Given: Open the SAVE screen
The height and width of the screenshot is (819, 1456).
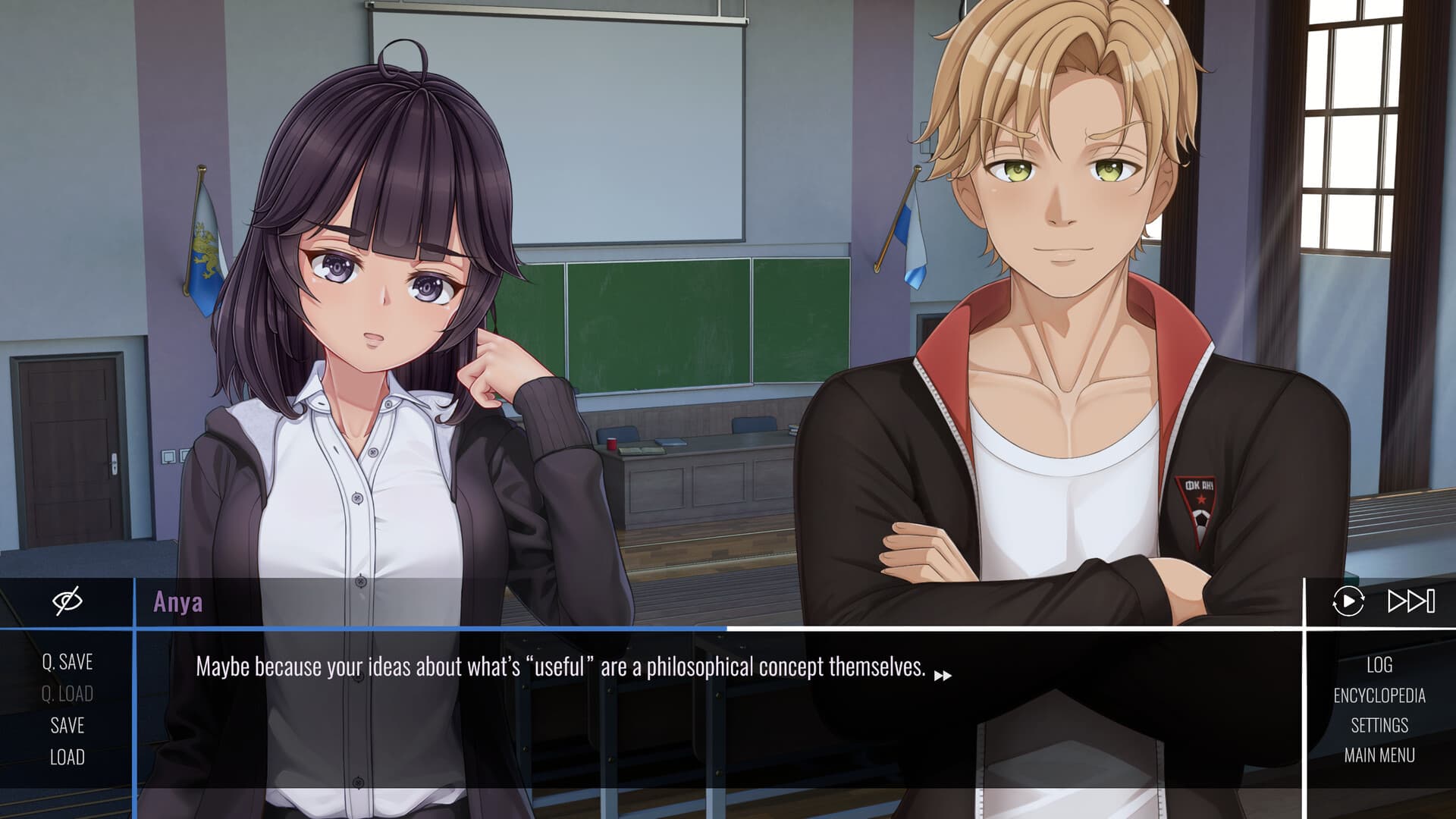Looking at the screenshot, I should 67,725.
